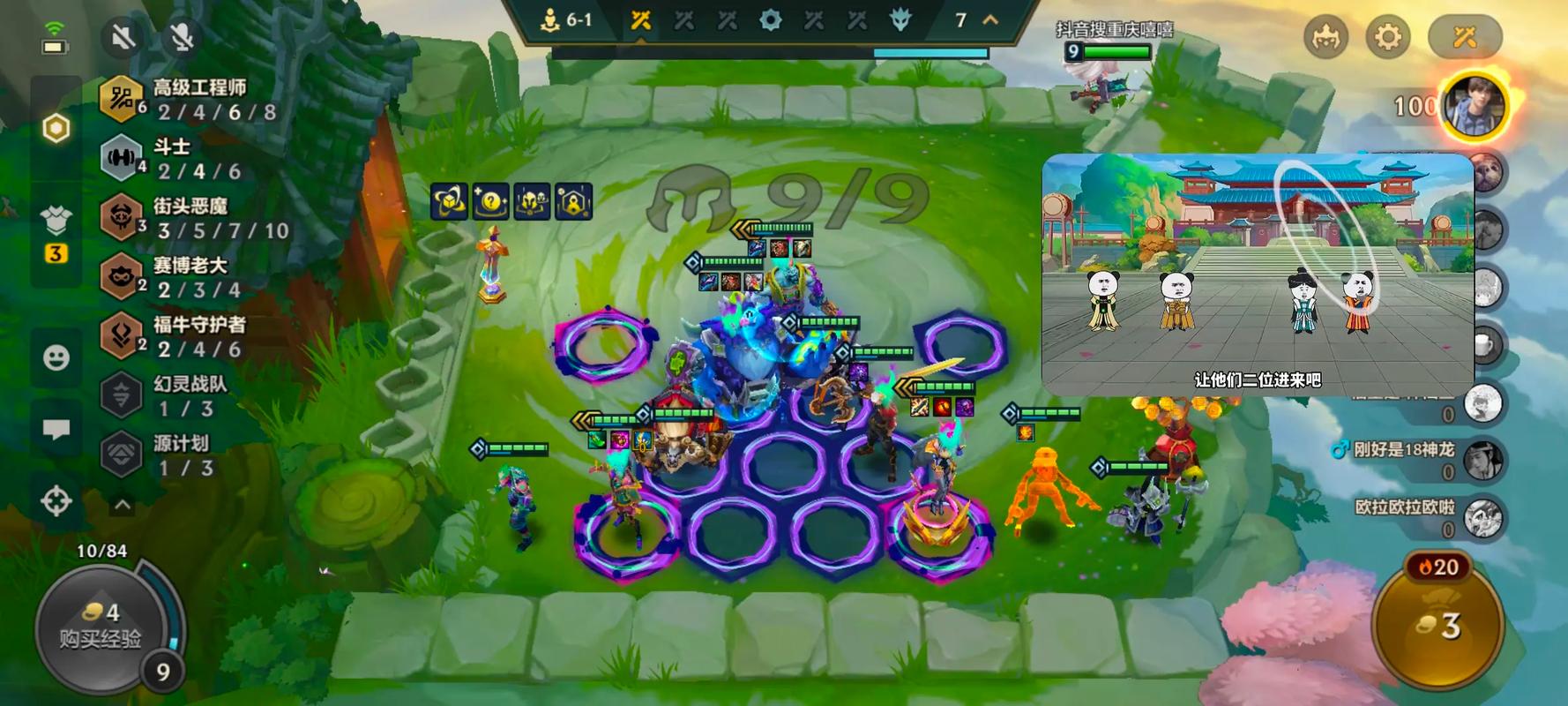The width and height of the screenshot is (1568, 706).
Task: Expand the stage tracker arrow beside 7
Action: pos(990,19)
